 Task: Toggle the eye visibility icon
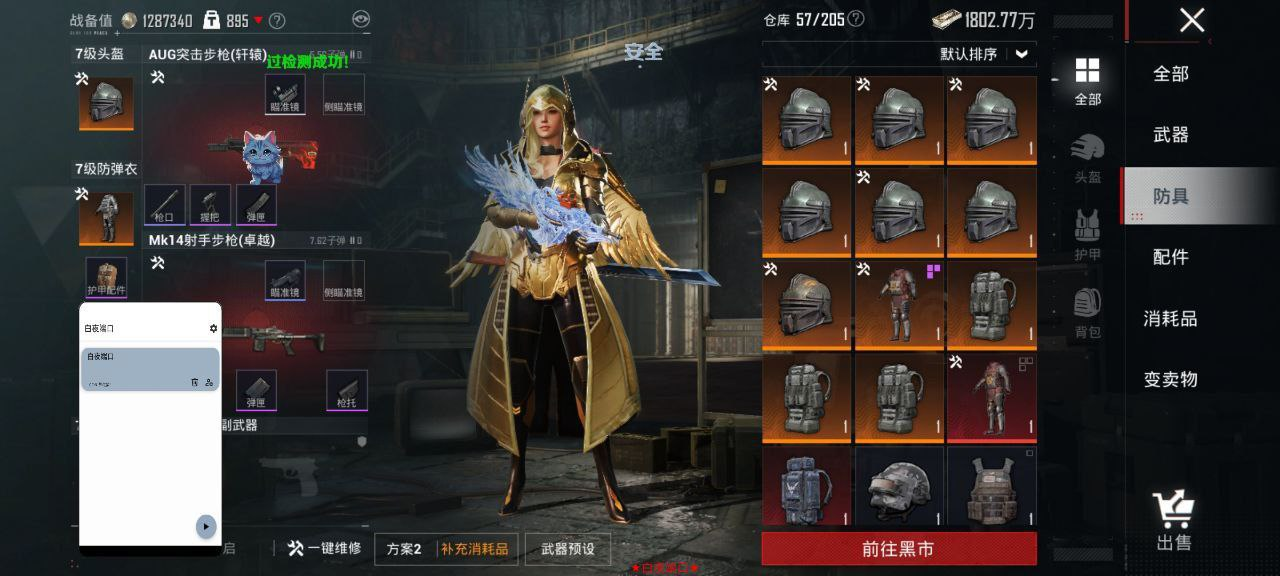pyautogui.click(x=361, y=19)
